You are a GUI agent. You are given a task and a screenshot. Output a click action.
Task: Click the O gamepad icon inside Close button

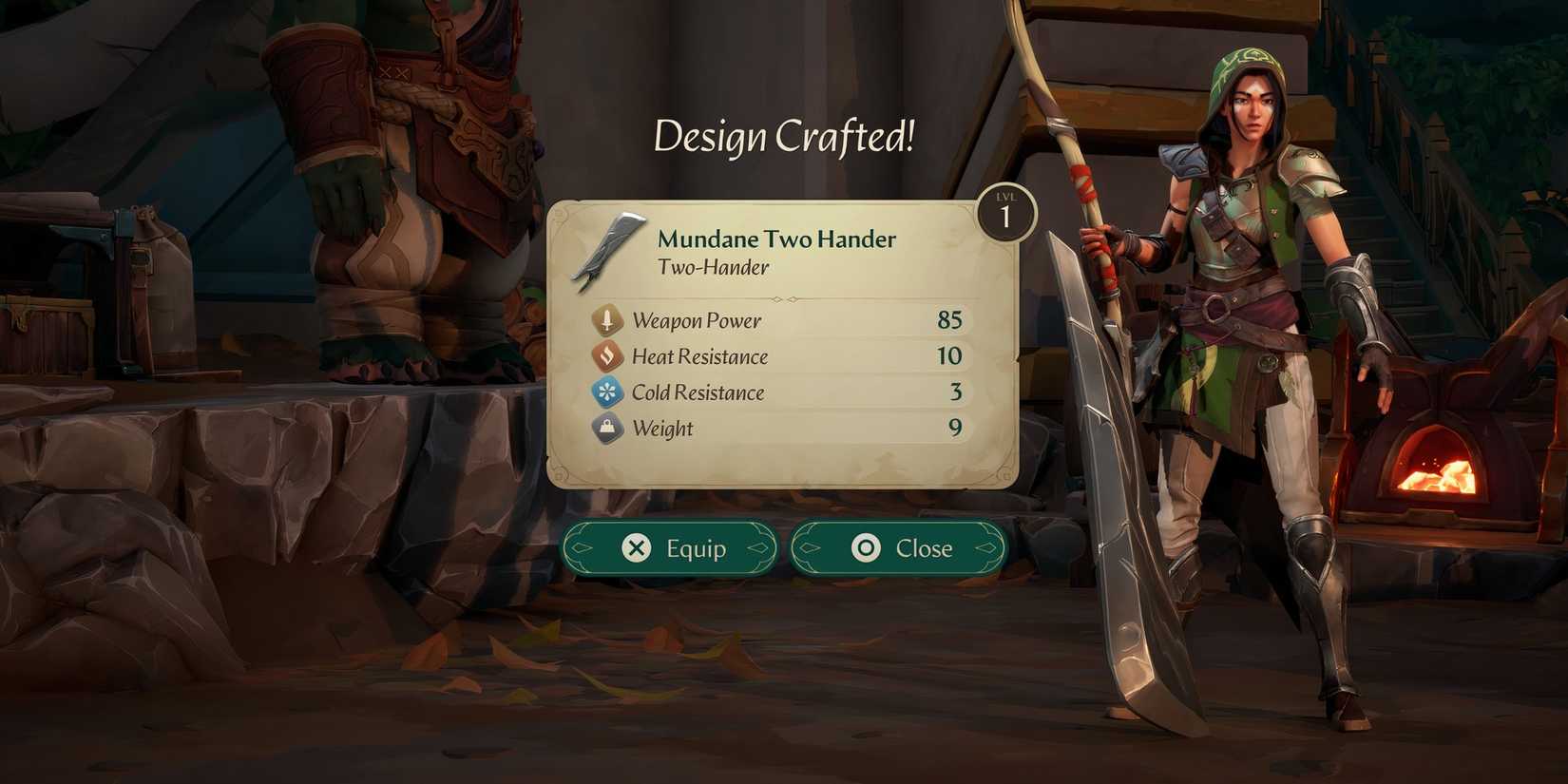pyautogui.click(x=866, y=548)
